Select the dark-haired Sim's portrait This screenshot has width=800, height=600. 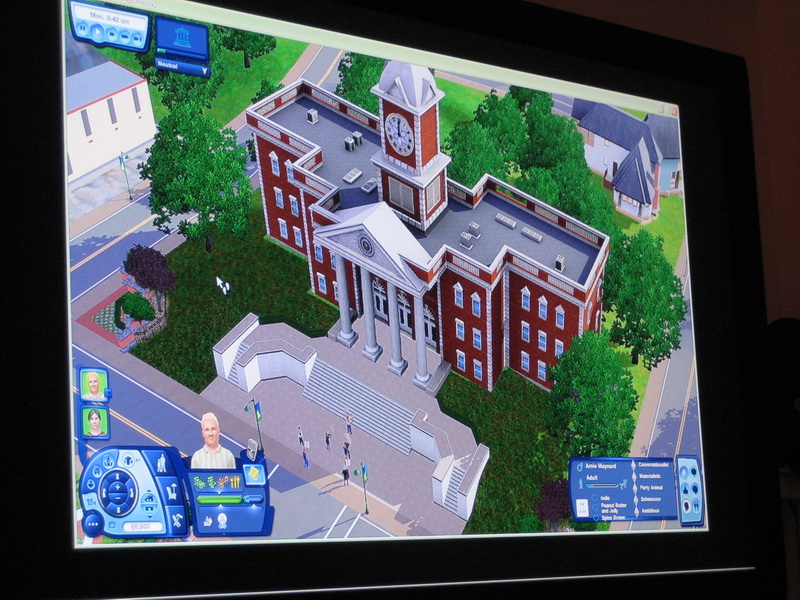[x=95, y=422]
